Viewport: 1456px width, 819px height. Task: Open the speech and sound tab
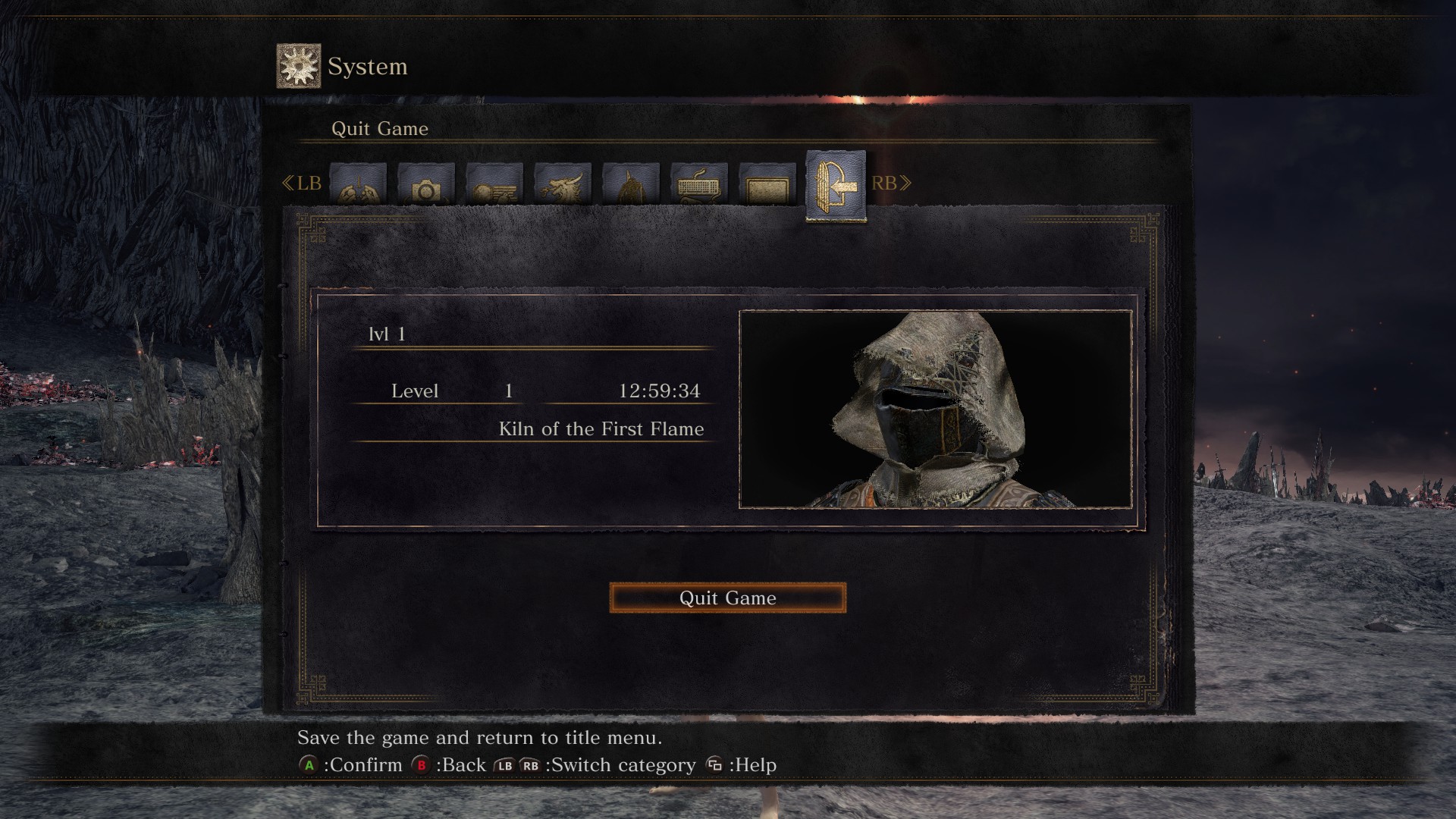pyautogui.click(x=494, y=184)
